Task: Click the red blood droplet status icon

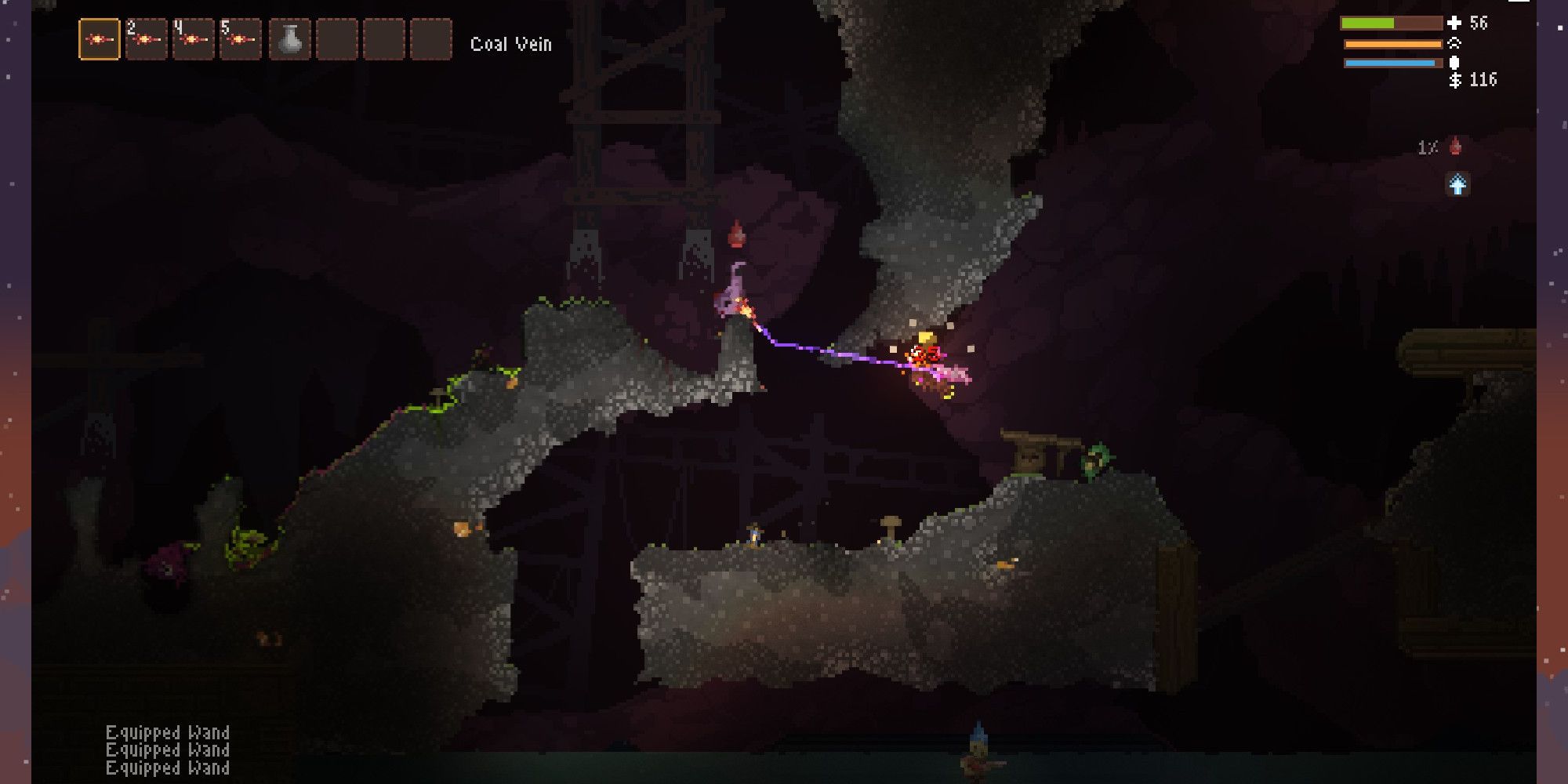Action: point(1456,147)
